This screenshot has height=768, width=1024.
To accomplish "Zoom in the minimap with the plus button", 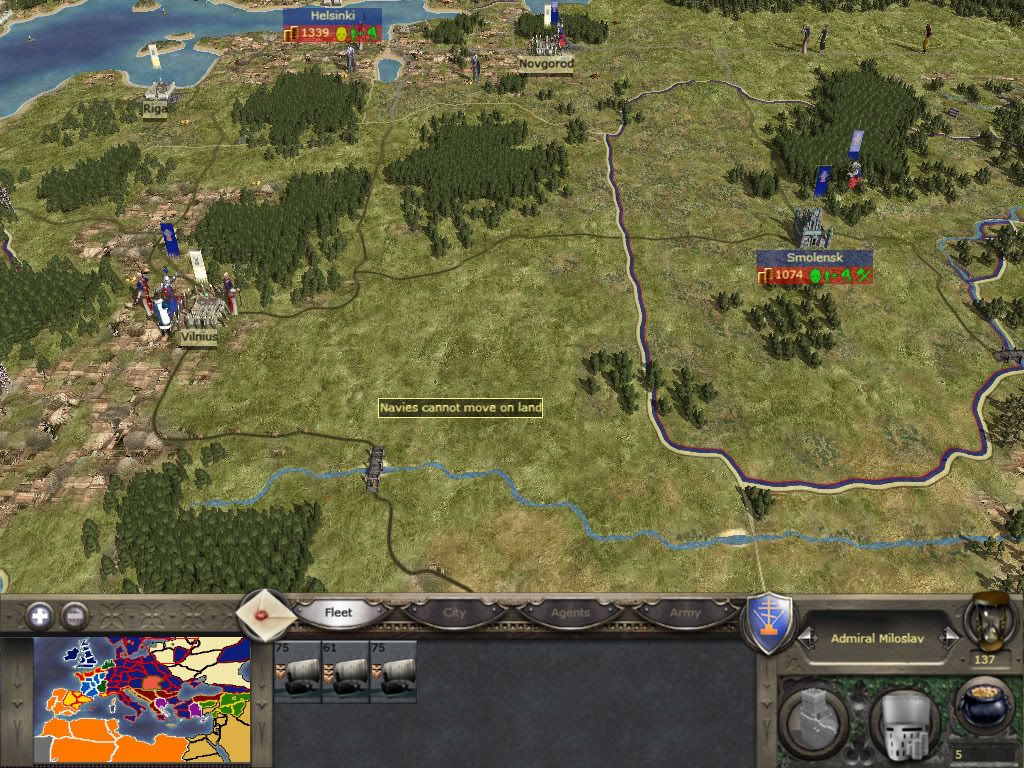I will click(40, 615).
